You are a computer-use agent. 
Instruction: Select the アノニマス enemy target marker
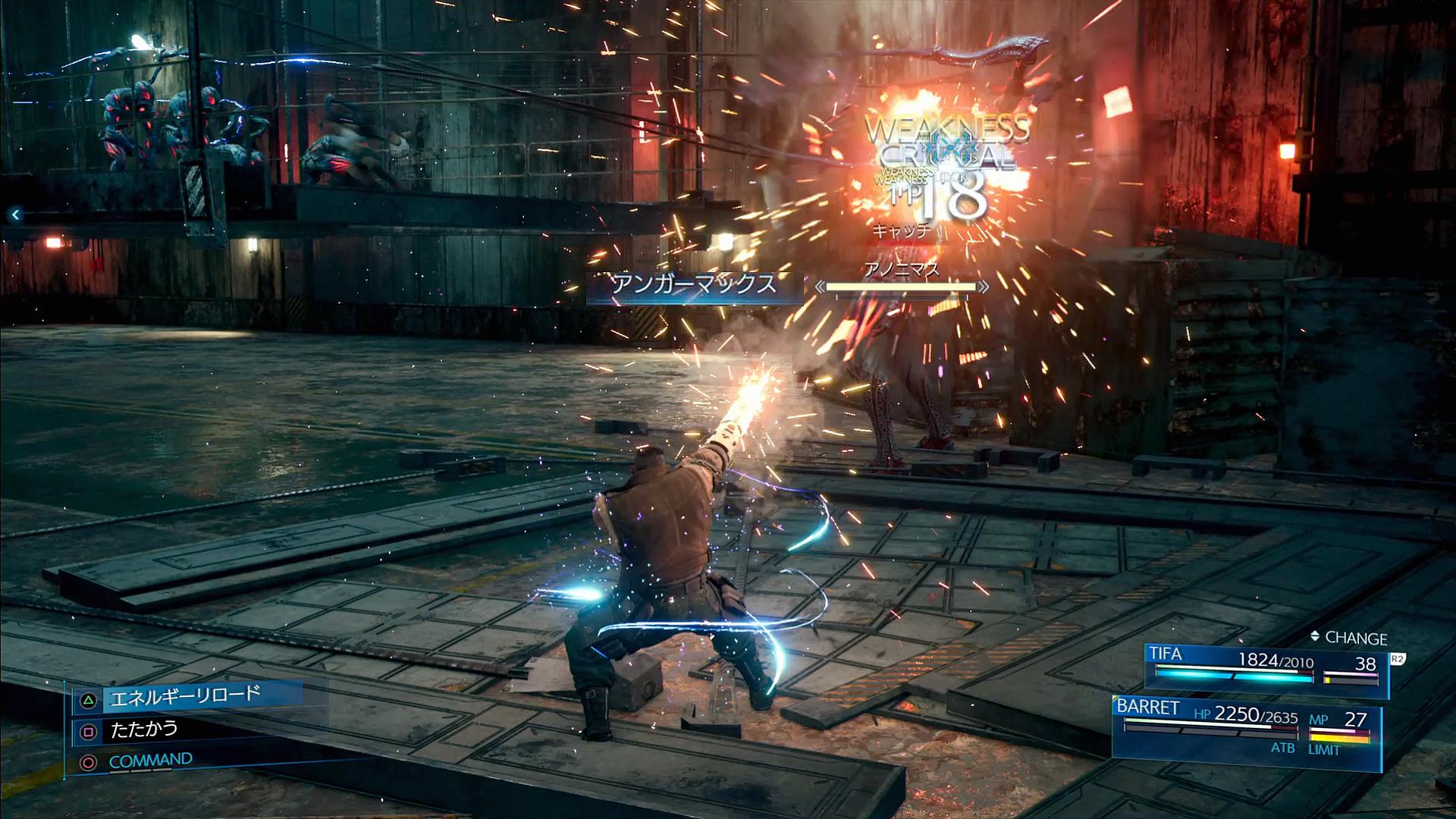click(x=902, y=287)
